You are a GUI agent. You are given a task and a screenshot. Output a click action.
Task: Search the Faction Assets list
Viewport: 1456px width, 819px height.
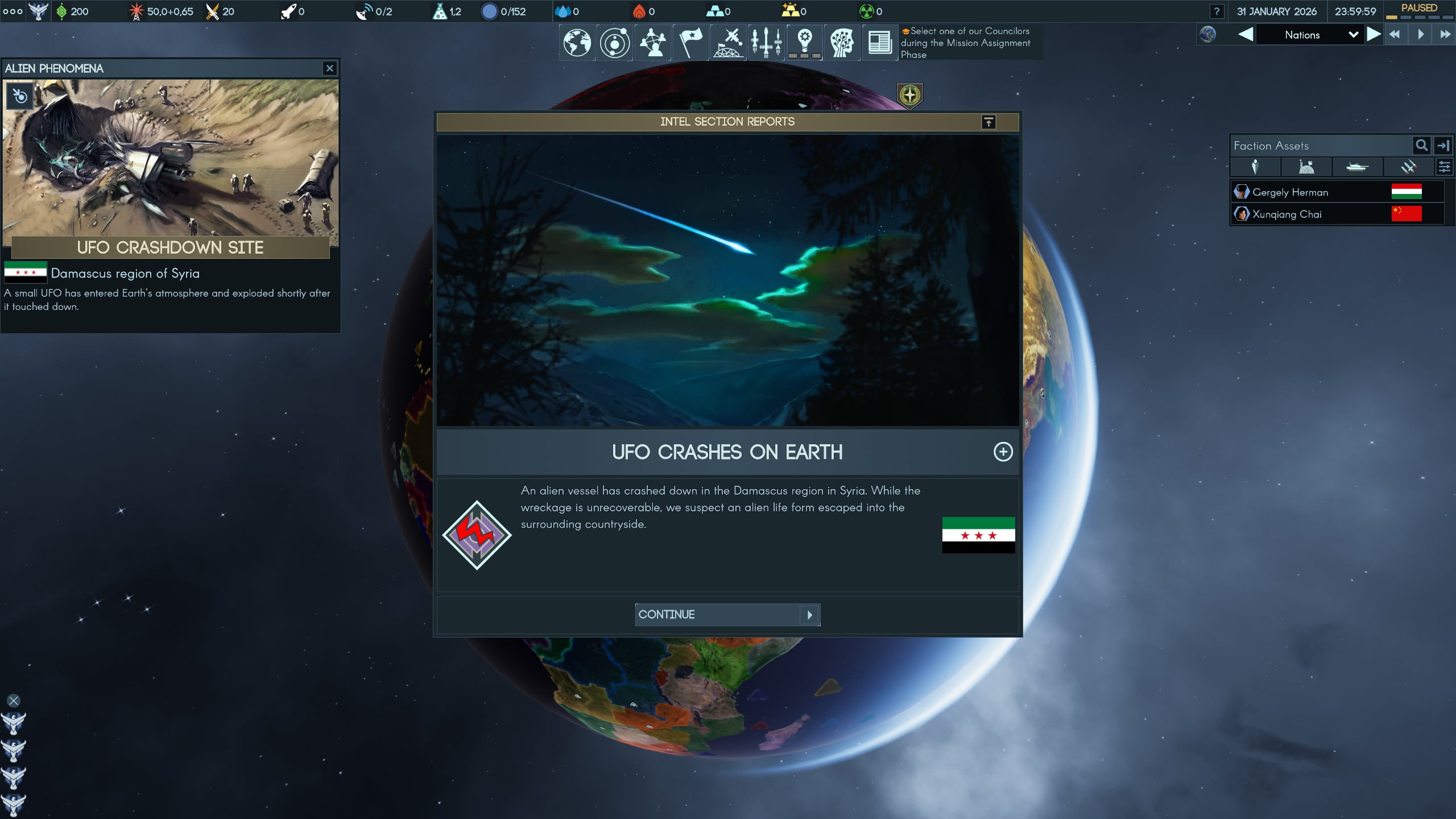(x=1421, y=146)
